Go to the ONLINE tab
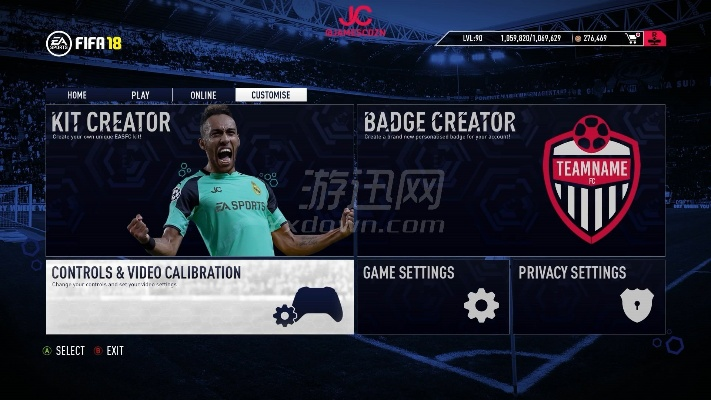This screenshot has width=711, height=400. [x=203, y=95]
